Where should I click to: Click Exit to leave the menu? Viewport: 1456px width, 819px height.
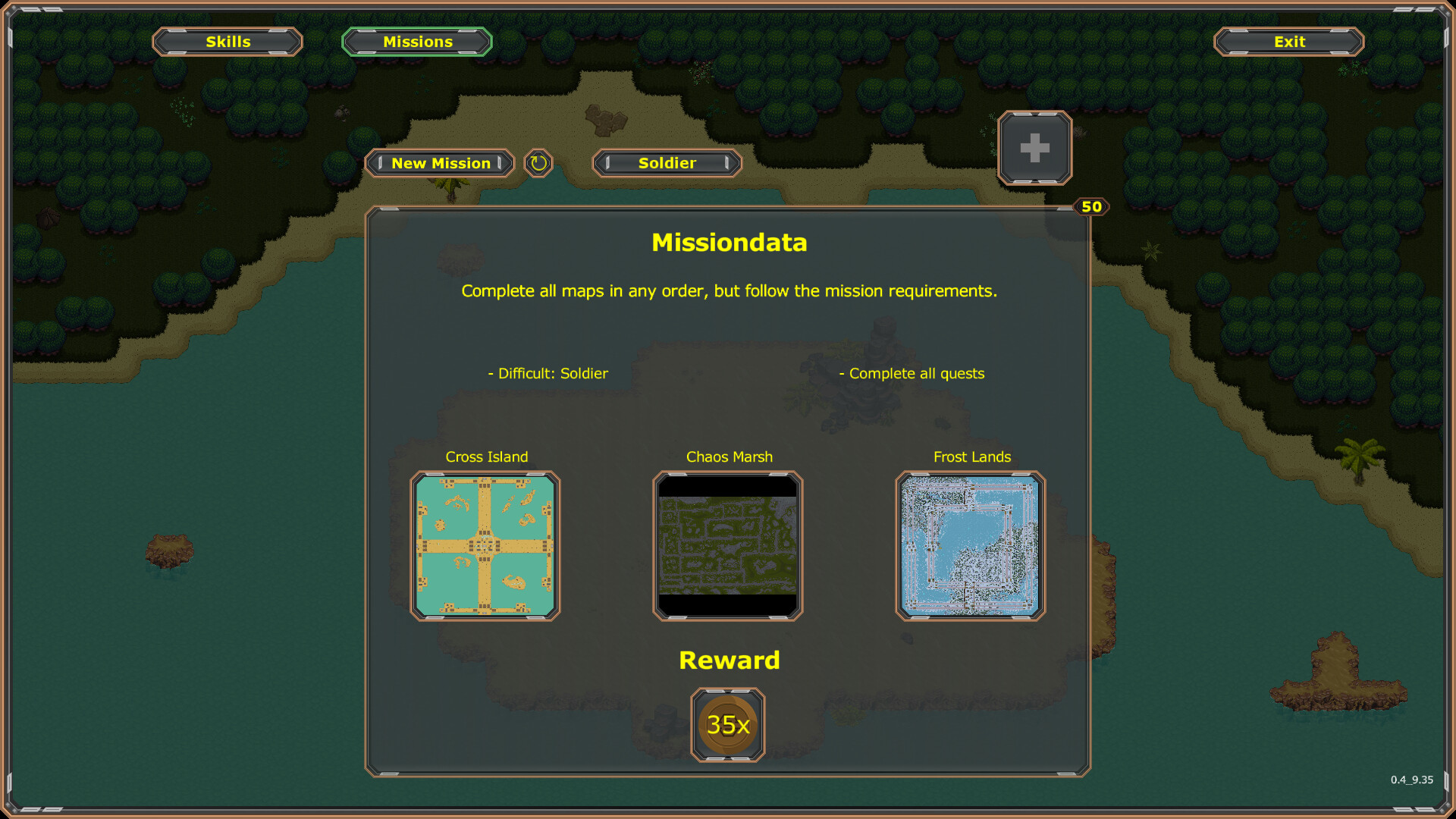coord(1288,42)
